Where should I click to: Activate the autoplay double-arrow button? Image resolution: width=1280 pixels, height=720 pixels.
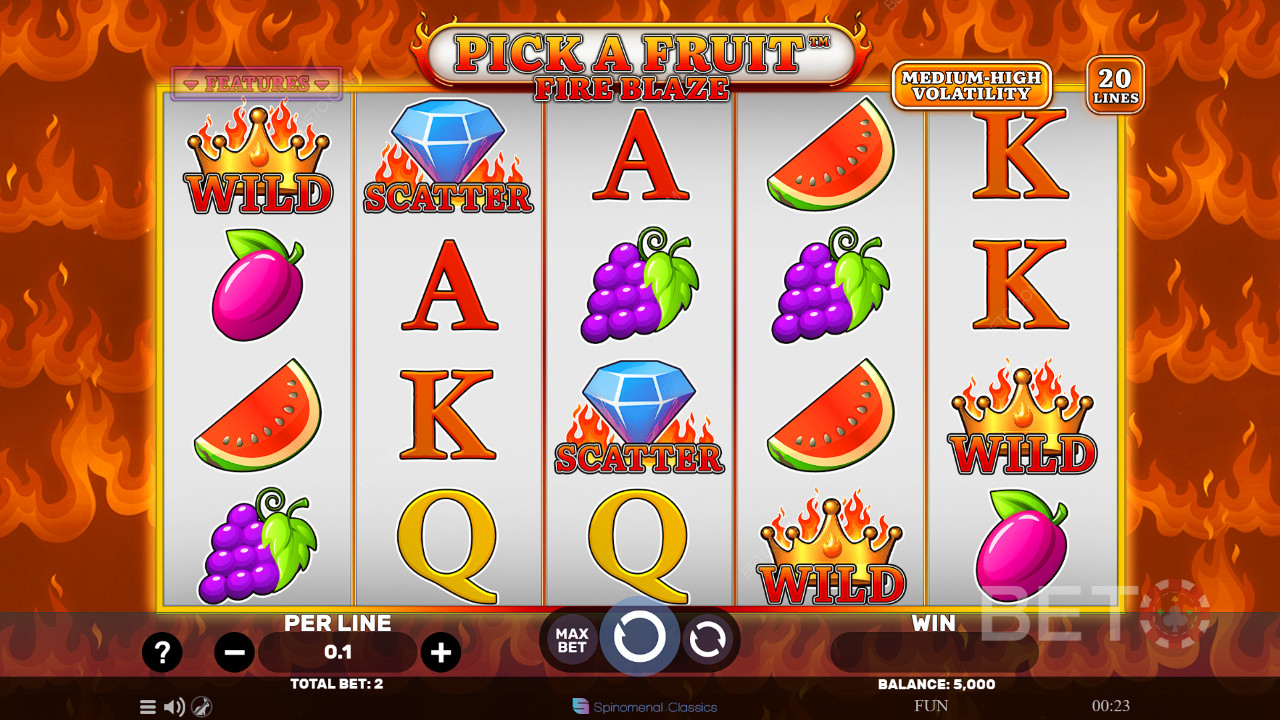[x=707, y=640]
